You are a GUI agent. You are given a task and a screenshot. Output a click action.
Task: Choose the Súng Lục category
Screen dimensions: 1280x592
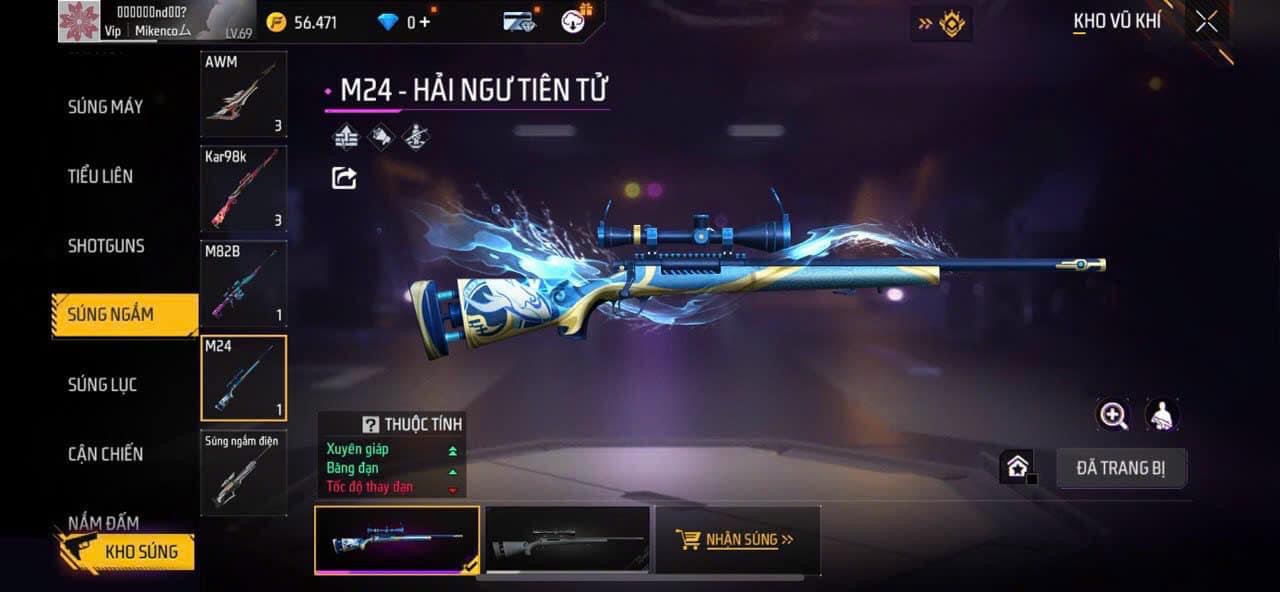pos(102,384)
